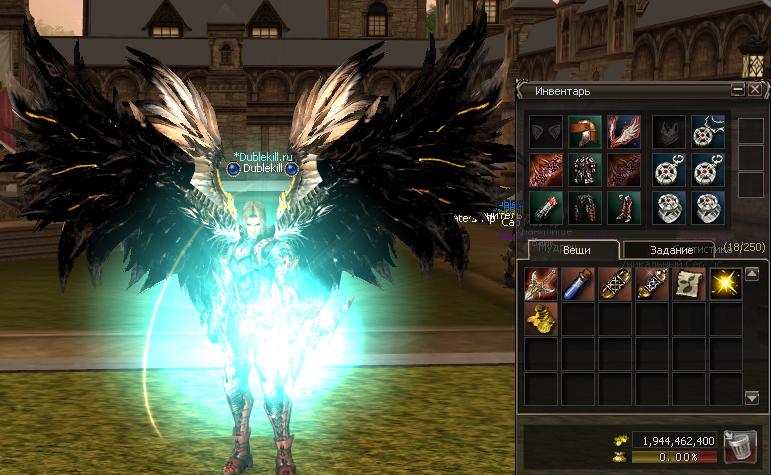Select the equipped necklace slot
Screen dimensions: 771x475
coord(708,131)
